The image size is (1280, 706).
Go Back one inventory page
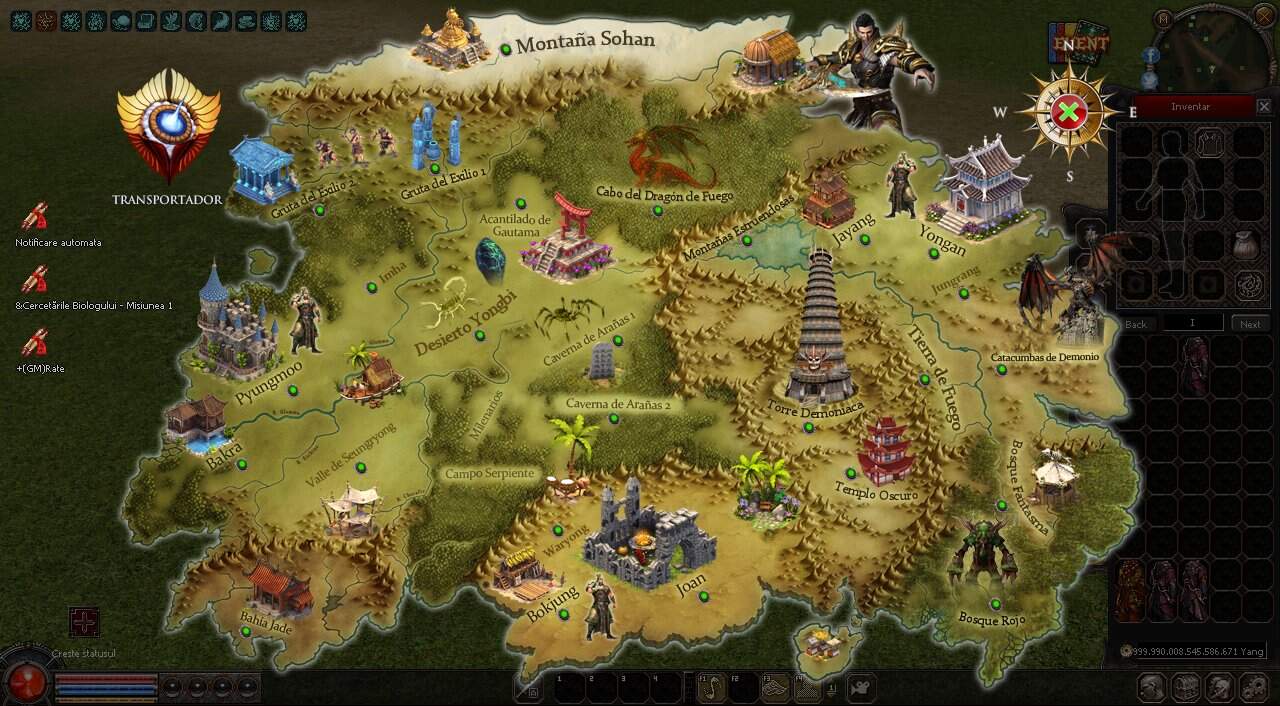[x=1136, y=324]
